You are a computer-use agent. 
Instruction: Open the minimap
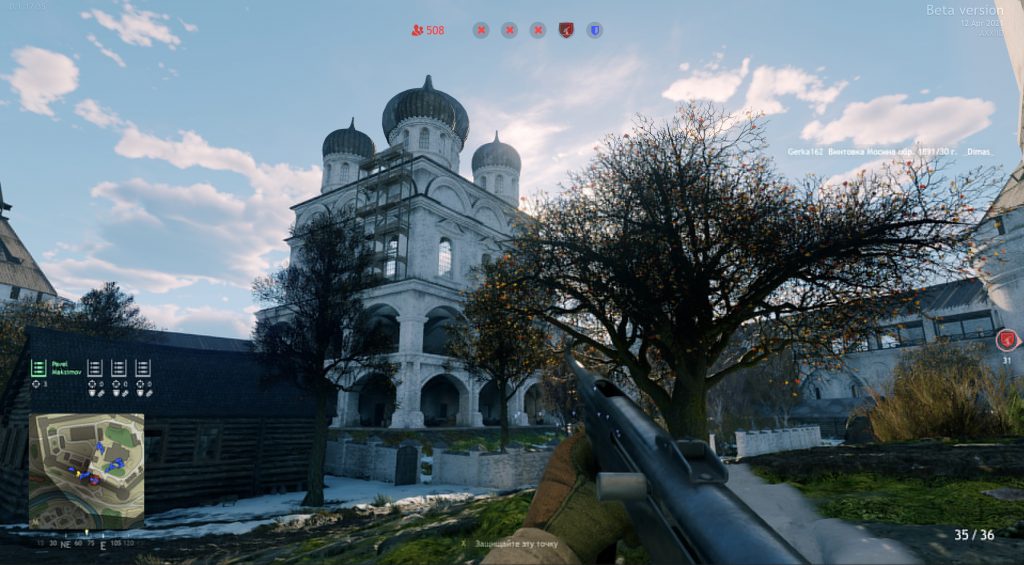86,470
